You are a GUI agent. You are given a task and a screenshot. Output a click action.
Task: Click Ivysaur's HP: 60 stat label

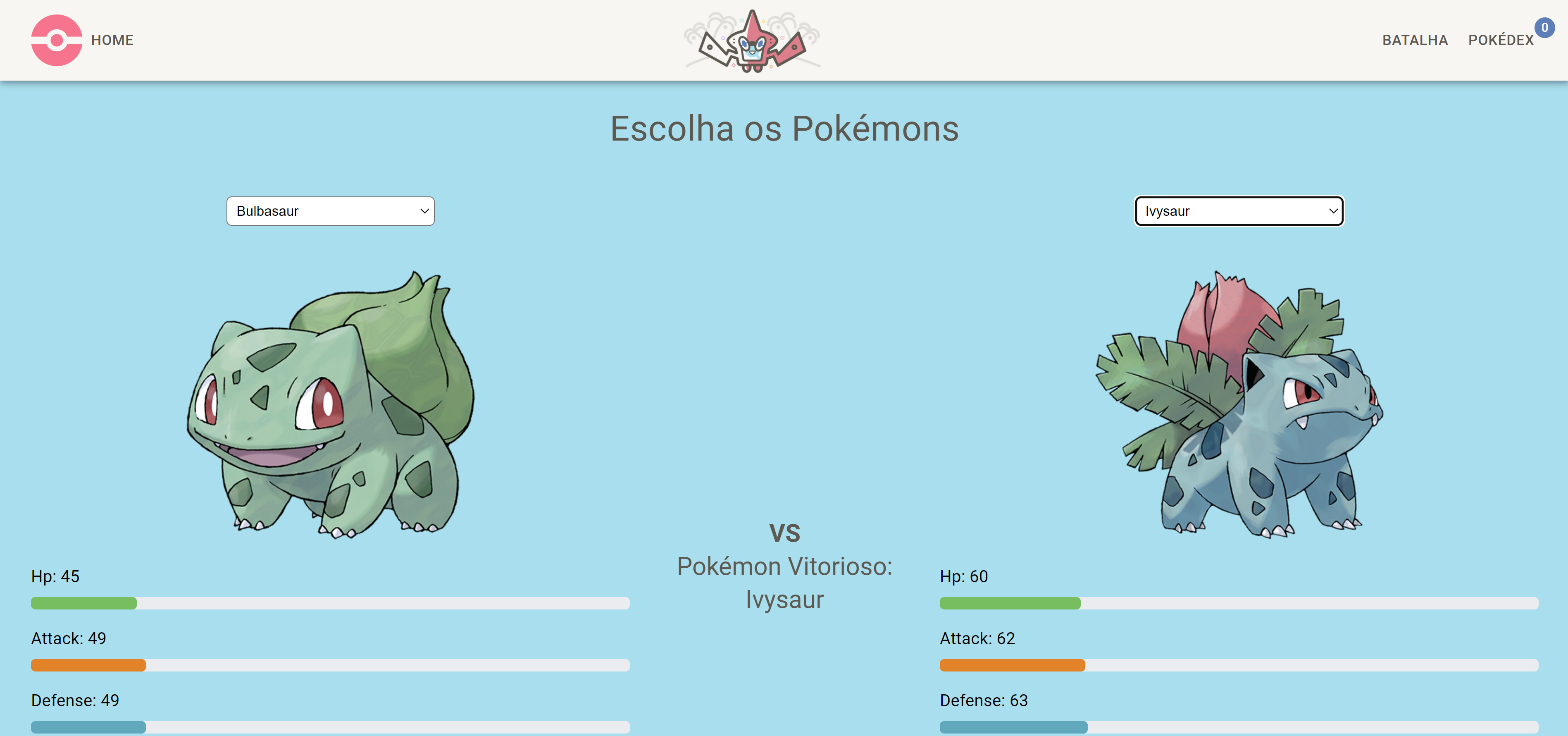(963, 576)
